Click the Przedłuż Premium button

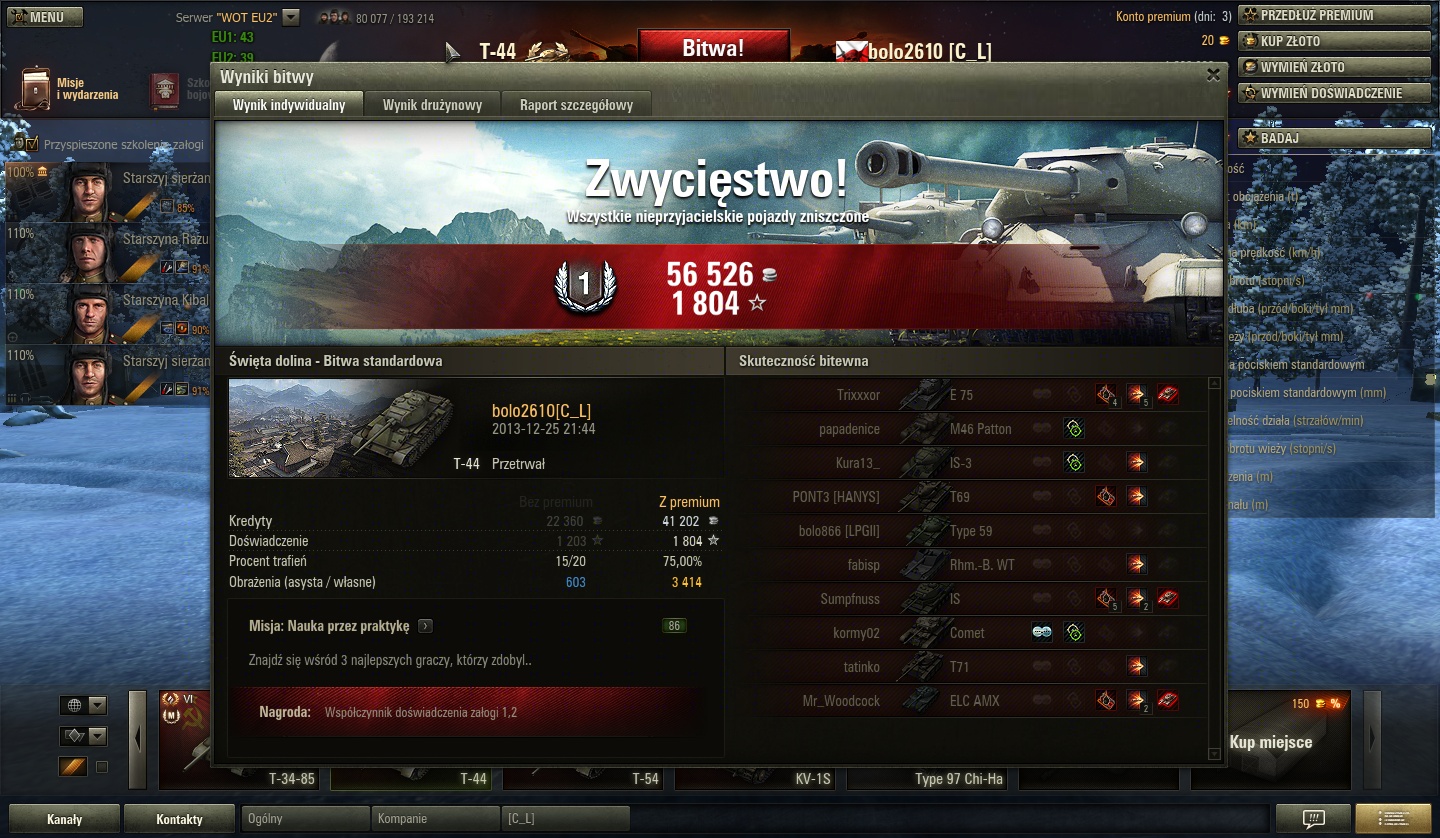click(x=1334, y=15)
